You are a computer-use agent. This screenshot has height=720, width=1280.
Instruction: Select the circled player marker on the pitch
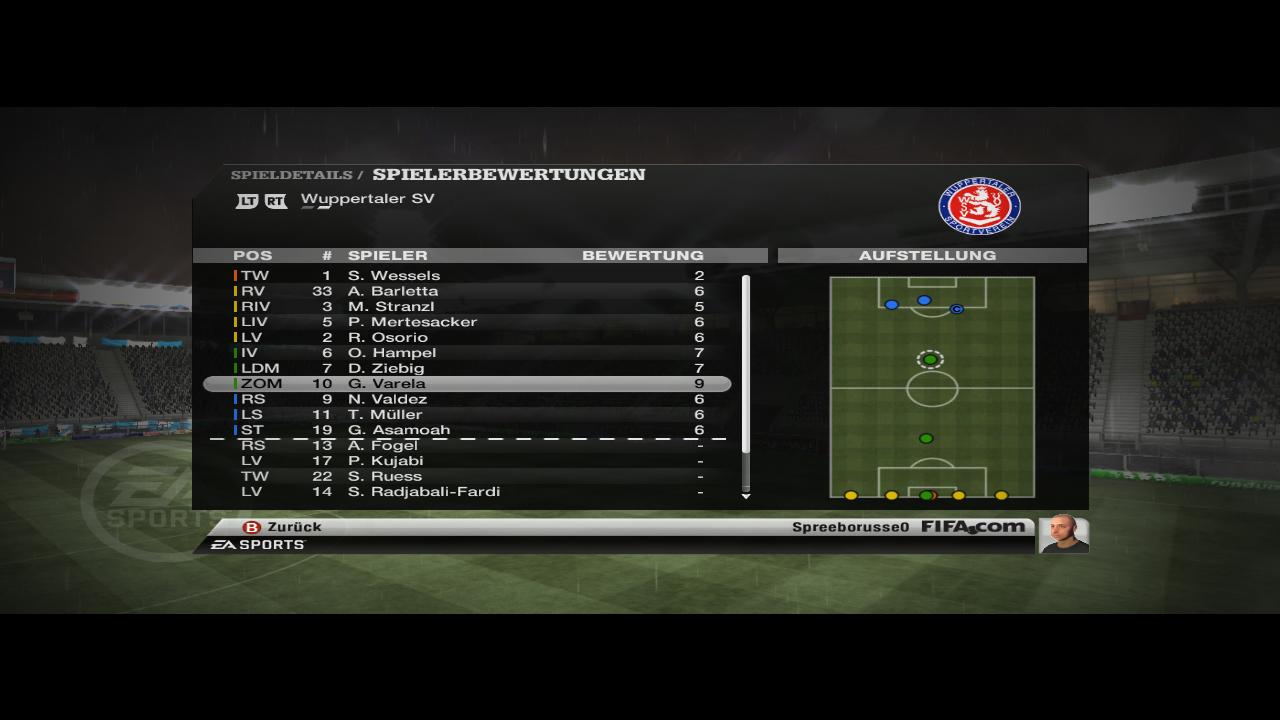tap(930, 360)
